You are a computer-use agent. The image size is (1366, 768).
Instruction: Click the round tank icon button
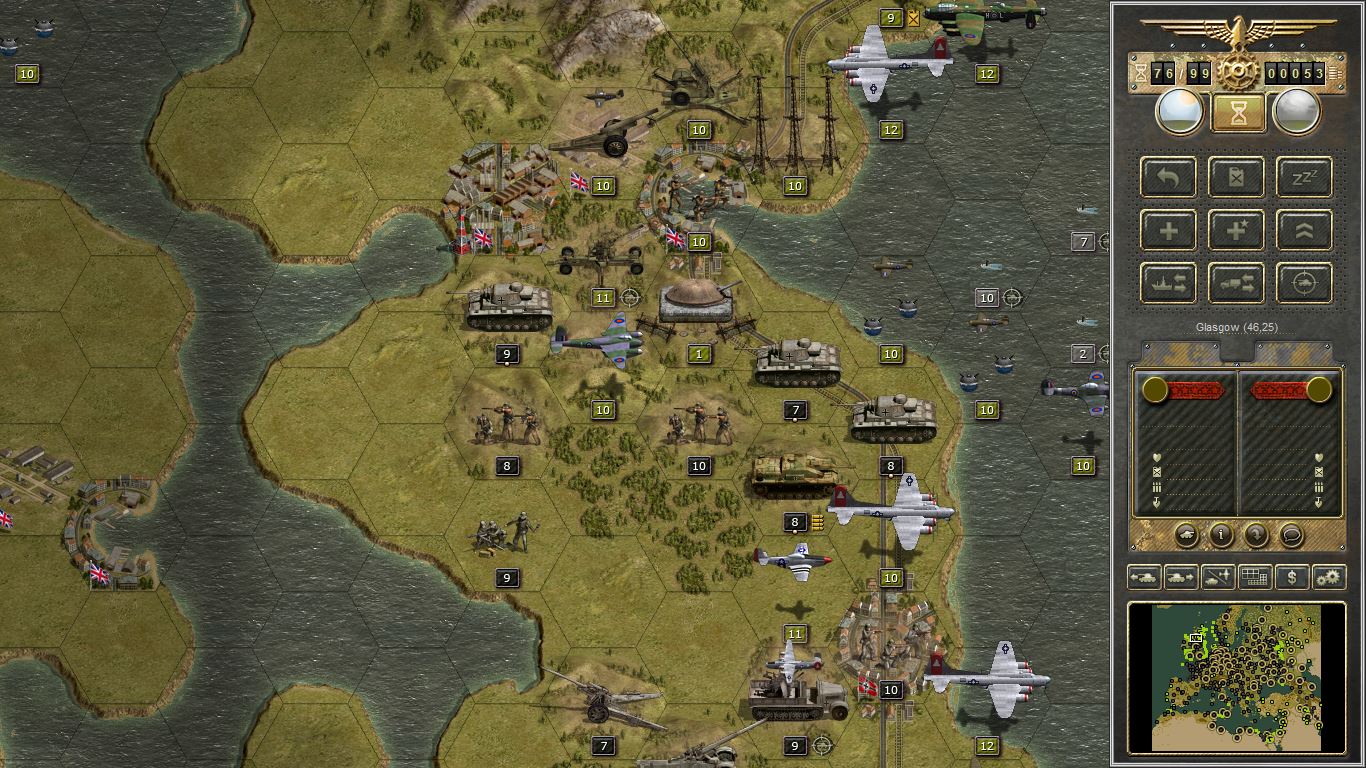coord(1186,535)
